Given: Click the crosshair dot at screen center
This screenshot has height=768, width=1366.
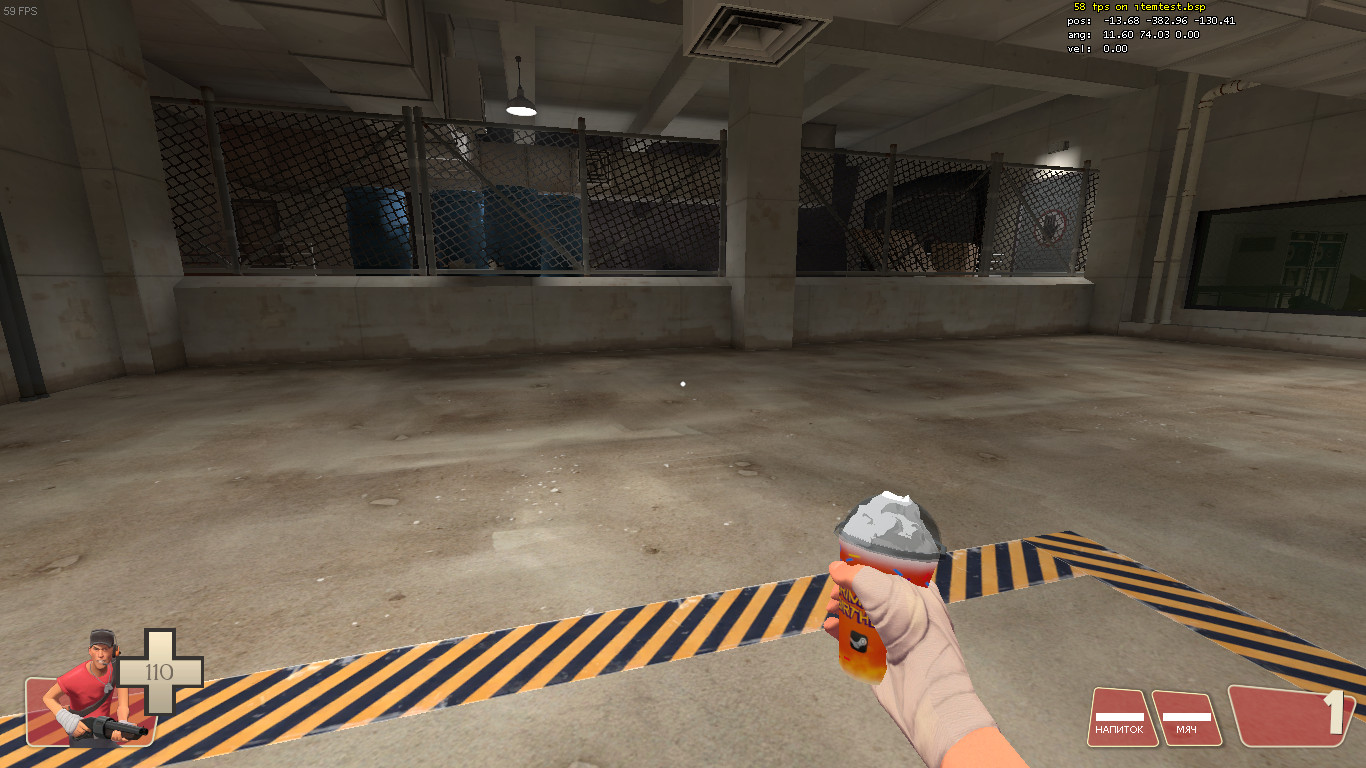Looking at the screenshot, I should point(683,384).
